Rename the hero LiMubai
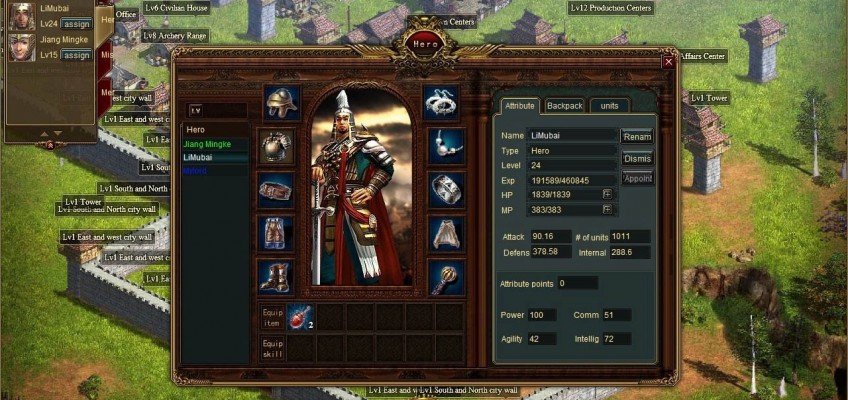The height and width of the screenshot is (400, 848). (637, 136)
